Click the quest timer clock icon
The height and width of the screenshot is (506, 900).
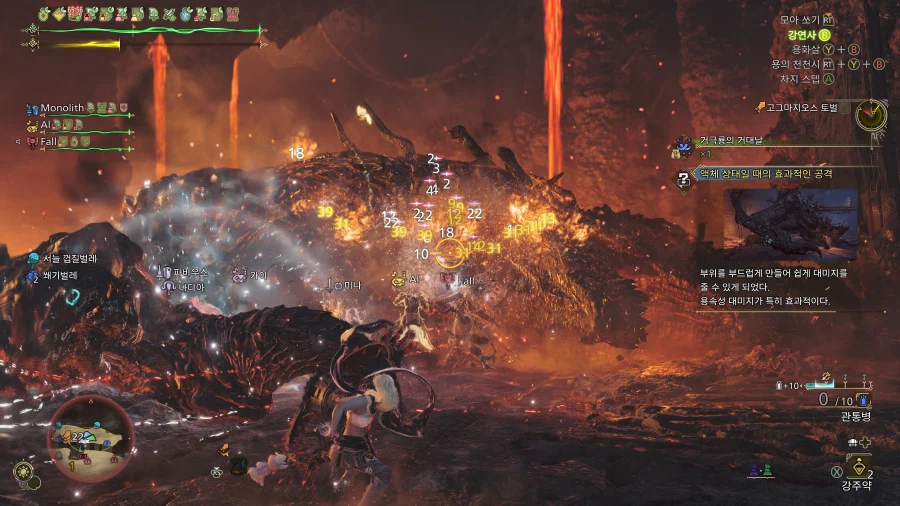point(871,114)
